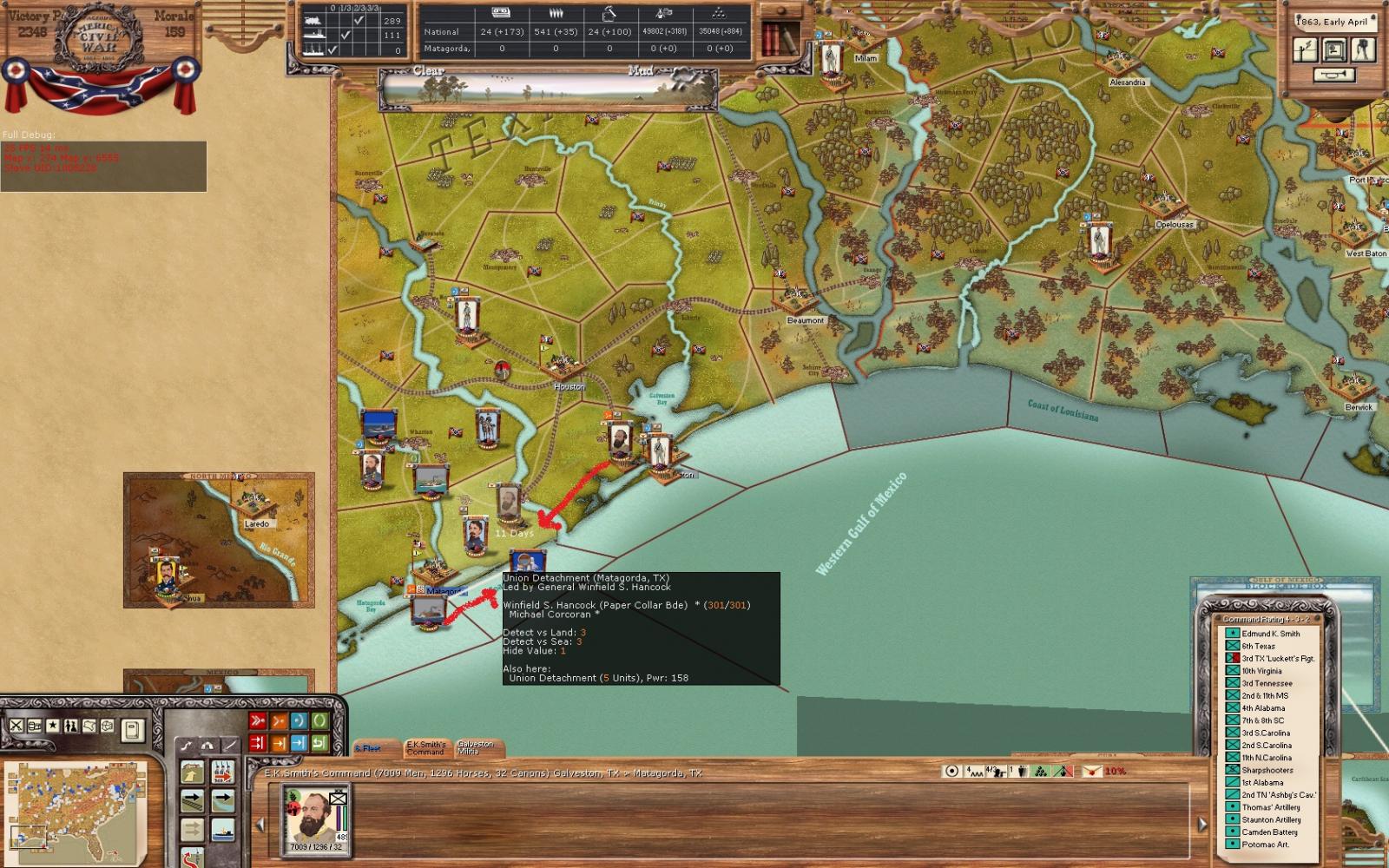The width and height of the screenshot is (1389, 868).
Task: Select Sharpshooters in the unit list
Action: coord(1267,770)
